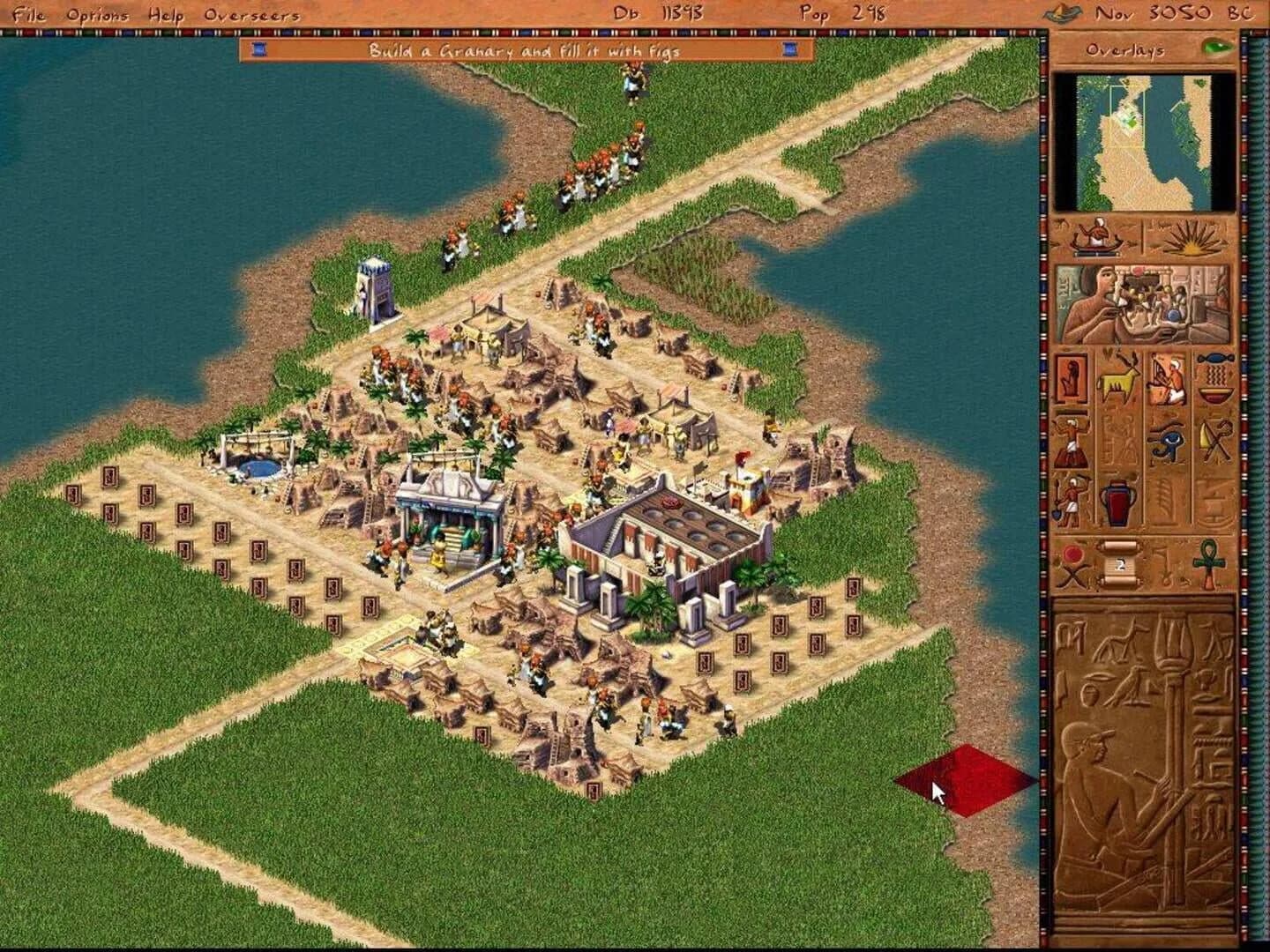Open the religion menu via Eye of Horus
Image resolution: width=1270 pixels, height=952 pixels.
pyautogui.click(x=1168, y=443)
